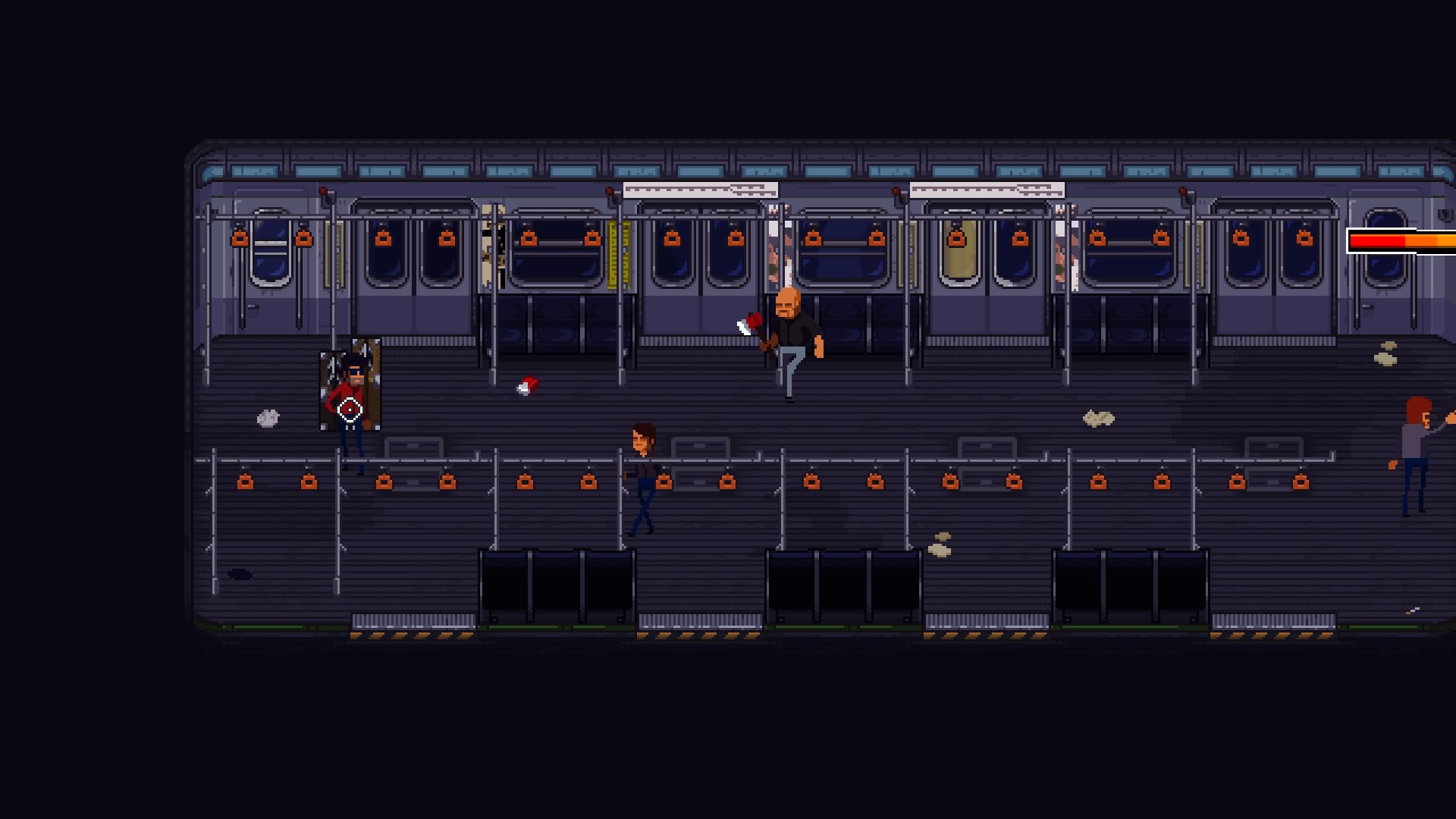Click the discarded red soda can on floor
Viewport: 1456px width, 819px height.
click(x=529, y=388)
